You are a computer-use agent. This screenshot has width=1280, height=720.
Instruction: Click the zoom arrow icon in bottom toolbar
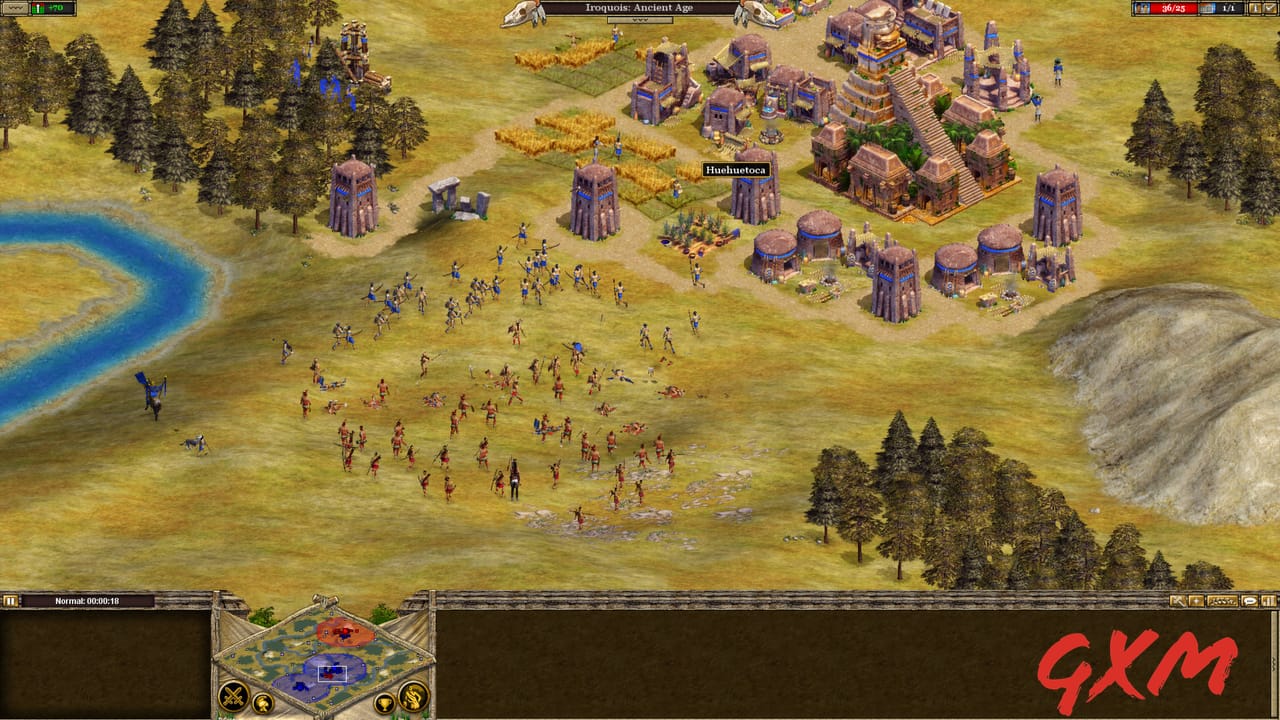[x=1177, y=601]
